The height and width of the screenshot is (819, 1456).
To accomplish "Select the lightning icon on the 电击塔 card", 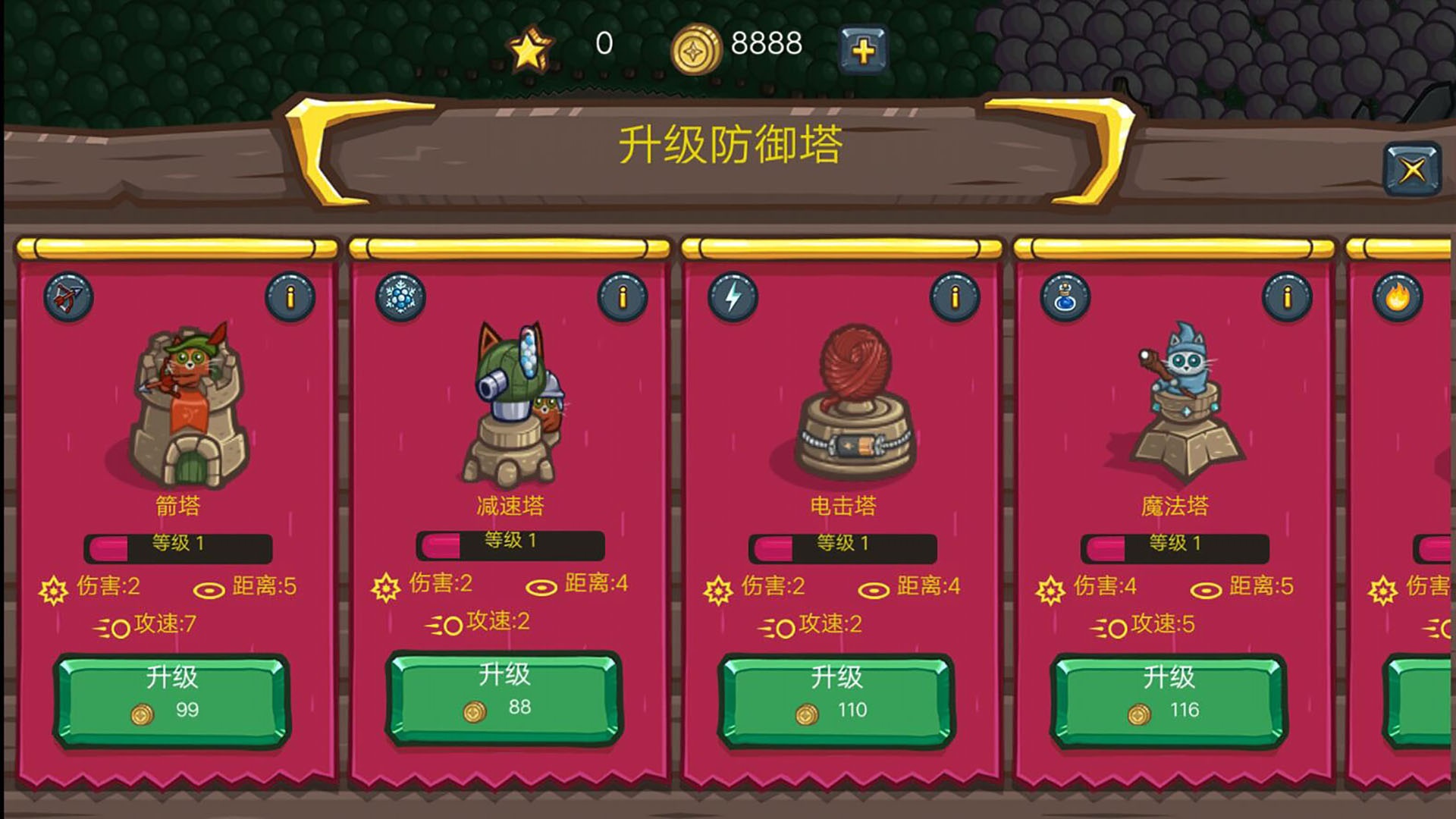I will [x=732, y=299].
